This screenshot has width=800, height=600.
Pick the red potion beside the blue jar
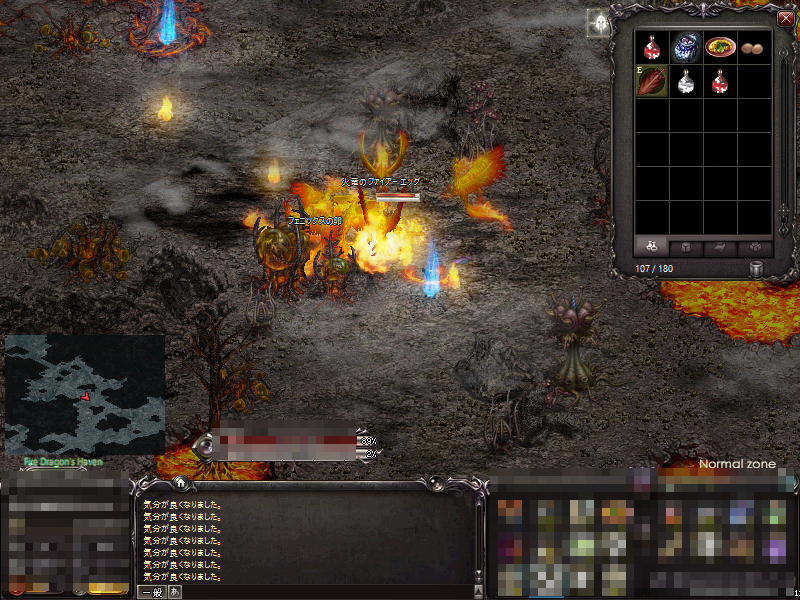pyautogui.click(x=652, y=47)
